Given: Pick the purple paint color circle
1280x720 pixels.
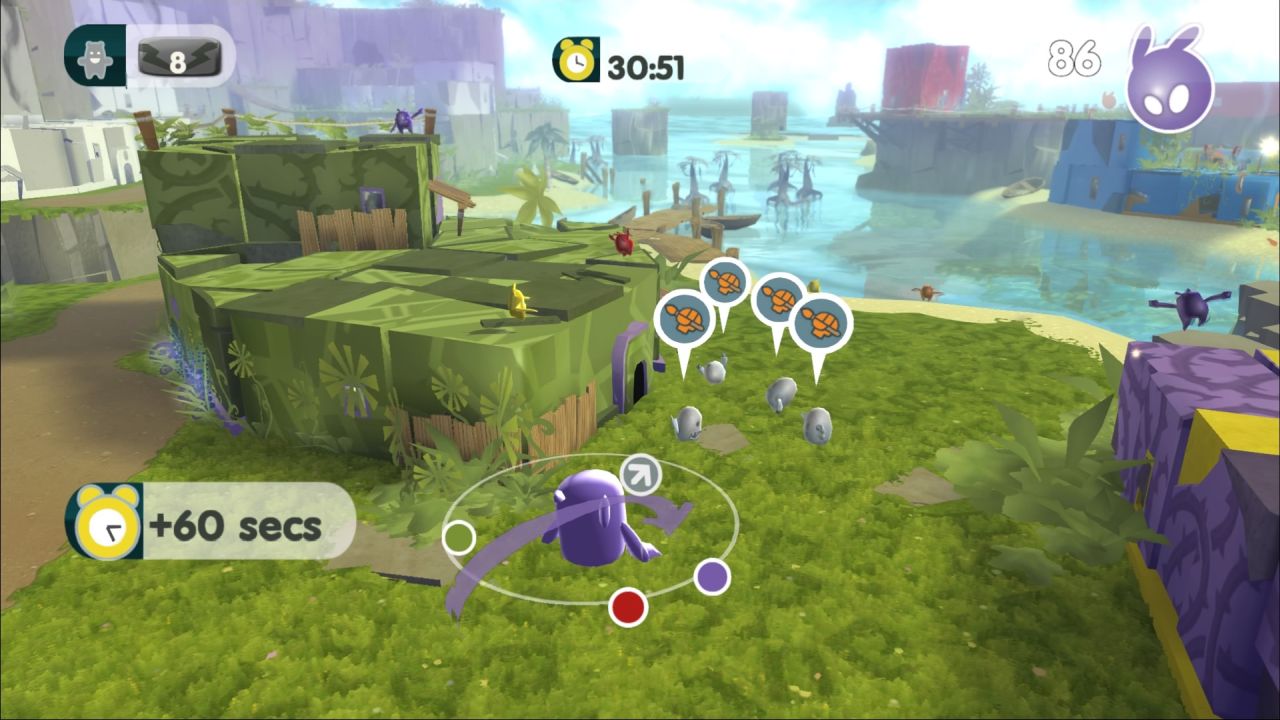Looking at the screenshot, I should pos(711,576).
